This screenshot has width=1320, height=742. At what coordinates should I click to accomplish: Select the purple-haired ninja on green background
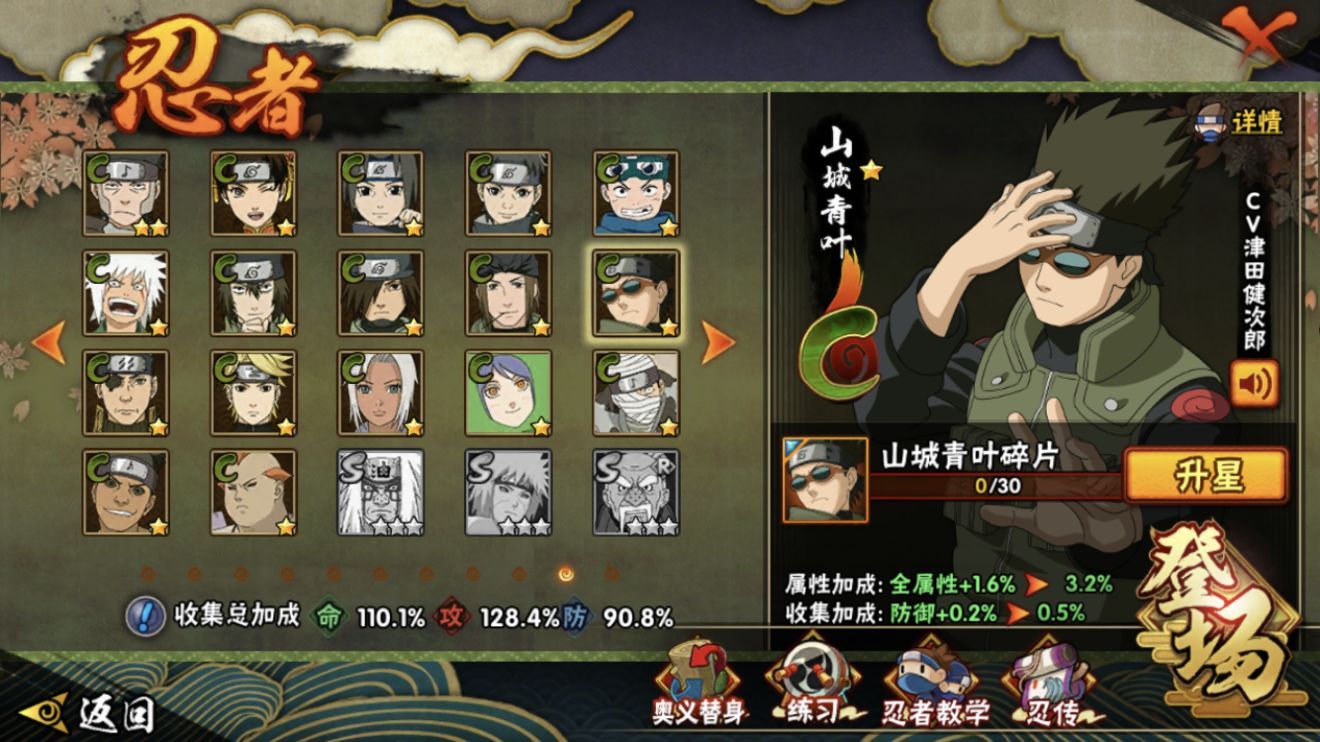(508, 393)
